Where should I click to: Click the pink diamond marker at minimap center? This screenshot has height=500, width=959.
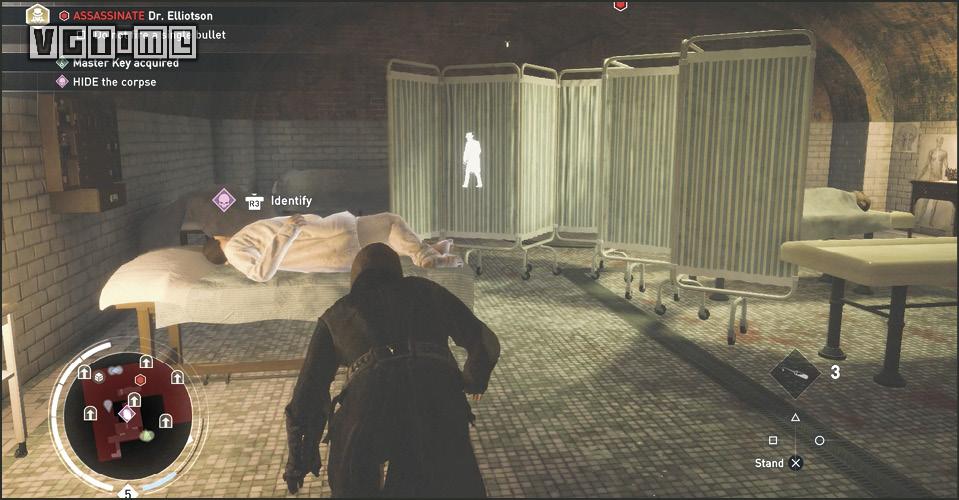click(x=127, y=413)
